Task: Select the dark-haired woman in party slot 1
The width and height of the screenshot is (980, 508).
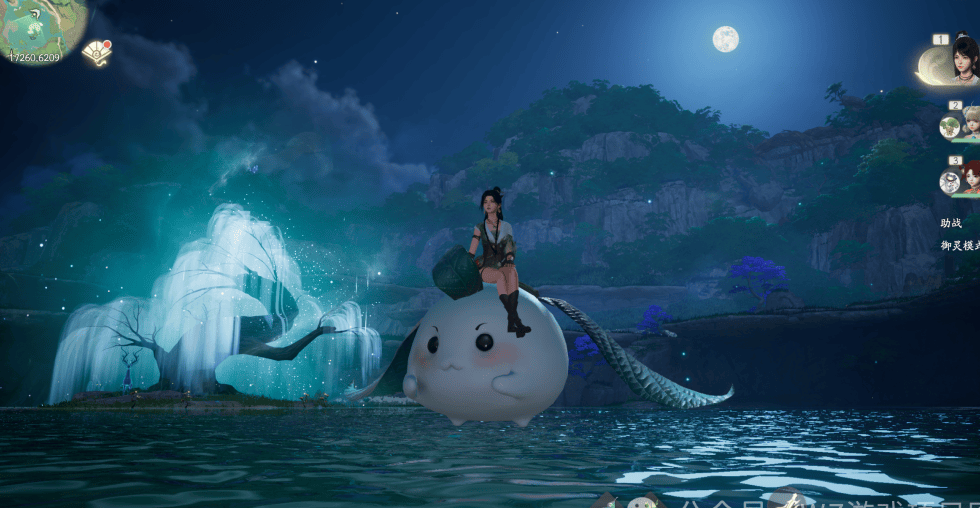Action: [x=964, y=60]
